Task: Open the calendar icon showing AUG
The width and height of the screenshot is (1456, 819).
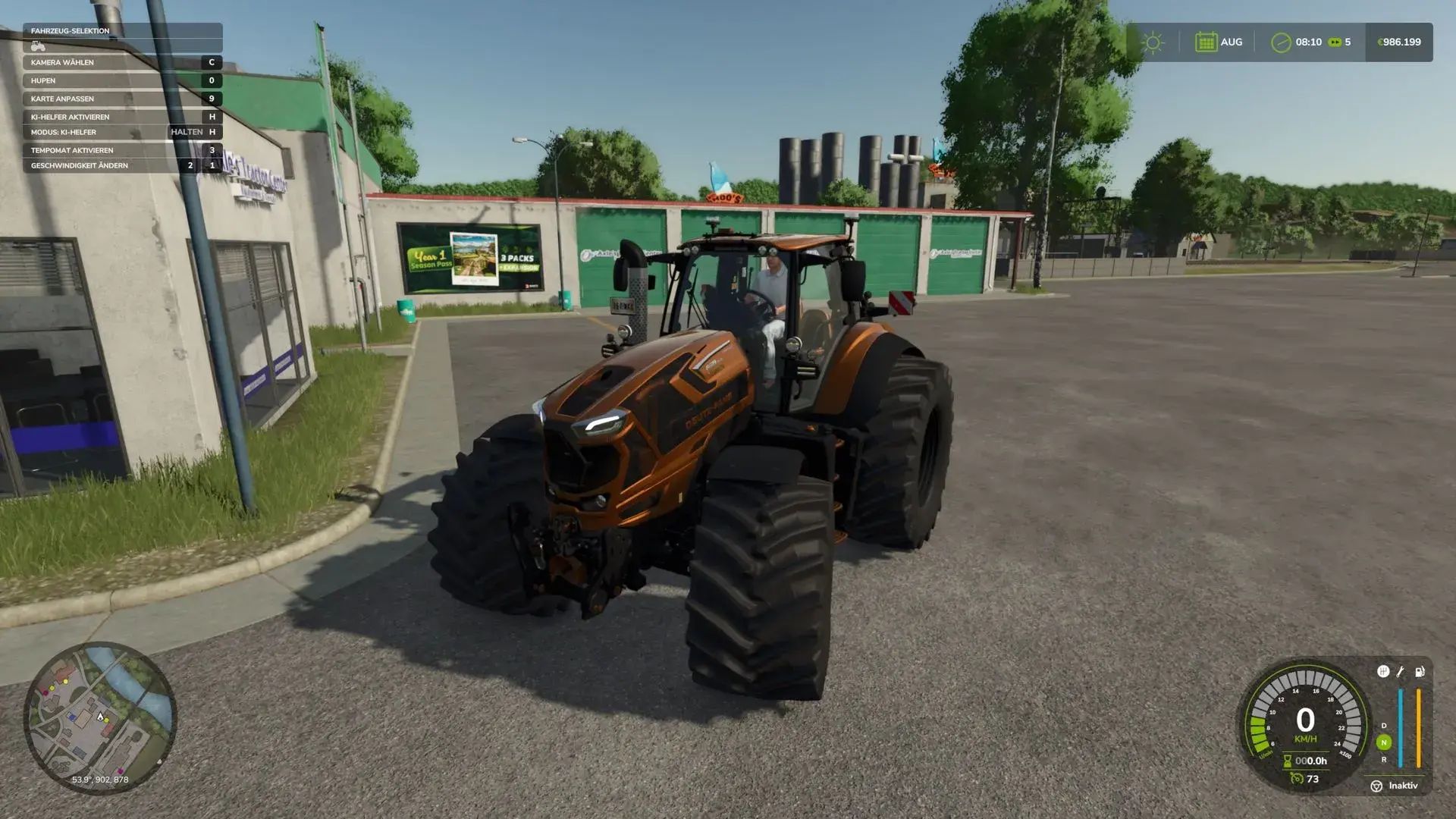Action: pos(1206,42)
